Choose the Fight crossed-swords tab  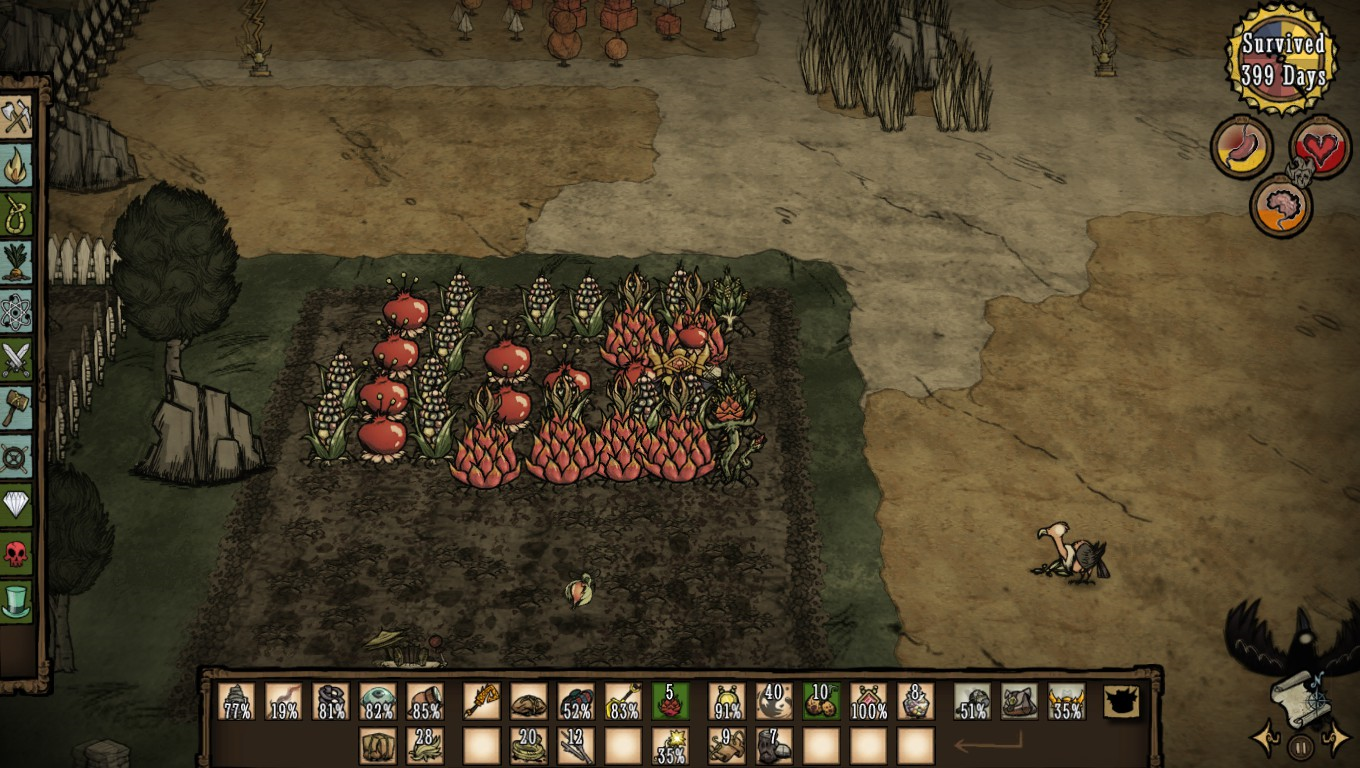coord(16,360)
